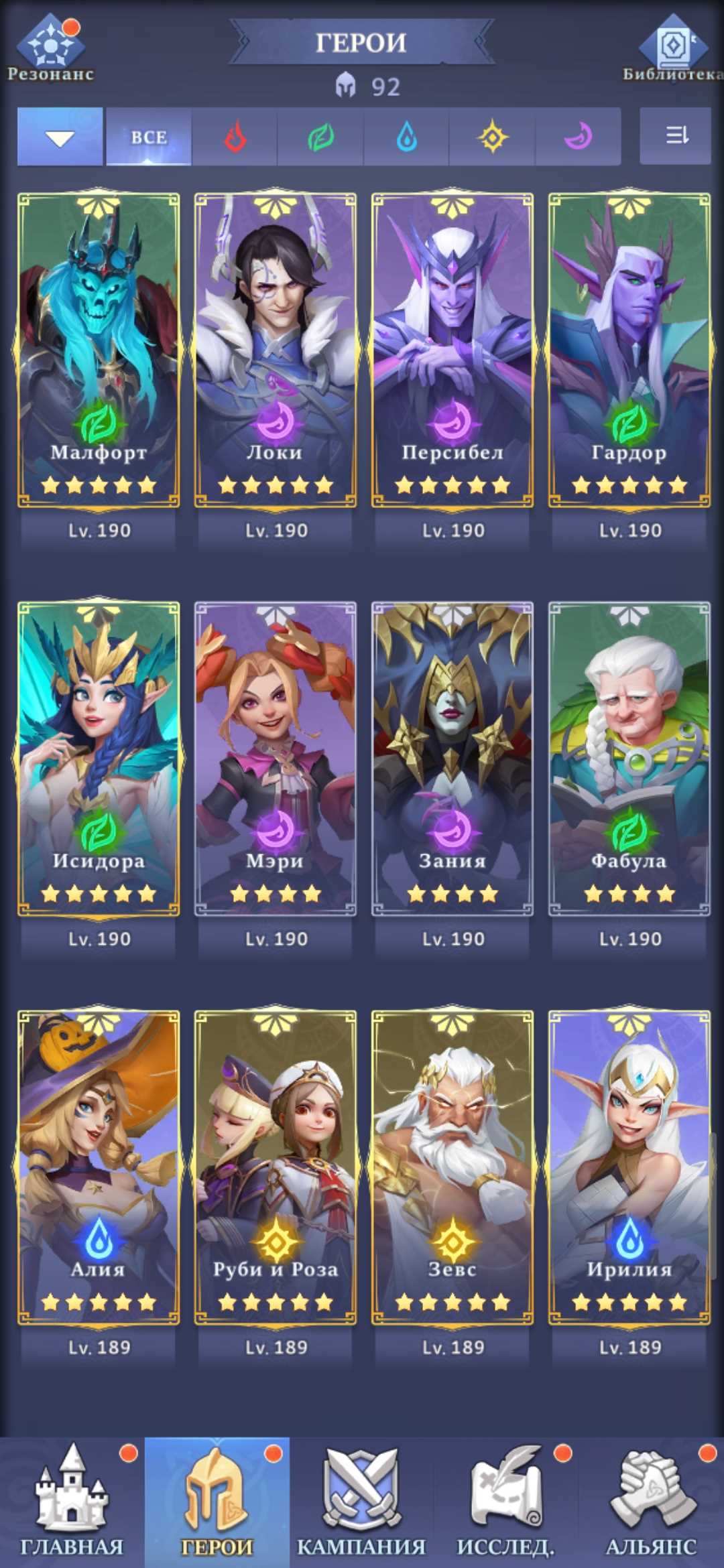
Task: Select the Зевс hero card
Action: 452,1167
